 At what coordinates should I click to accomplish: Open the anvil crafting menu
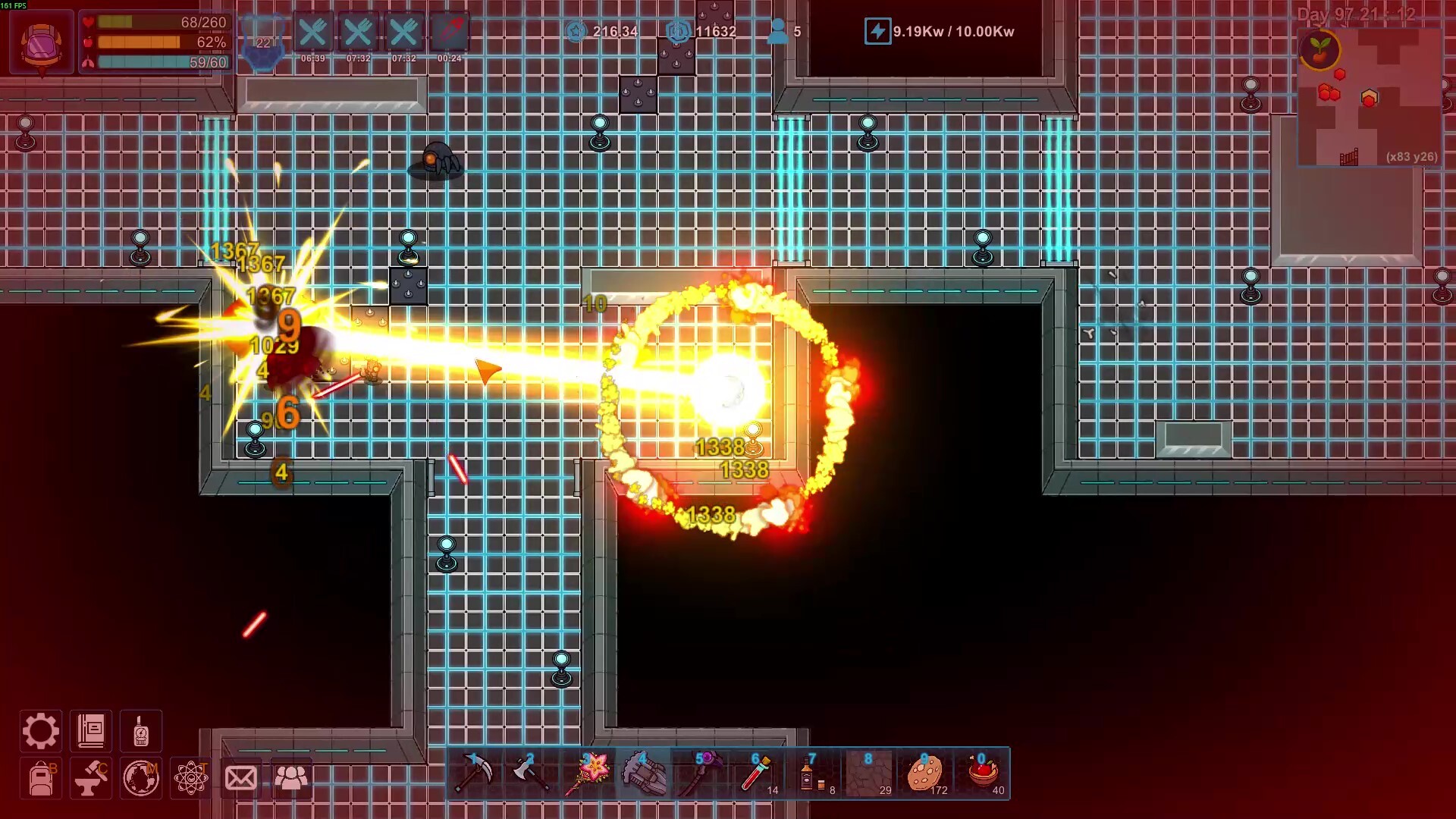tap(91, 779)
